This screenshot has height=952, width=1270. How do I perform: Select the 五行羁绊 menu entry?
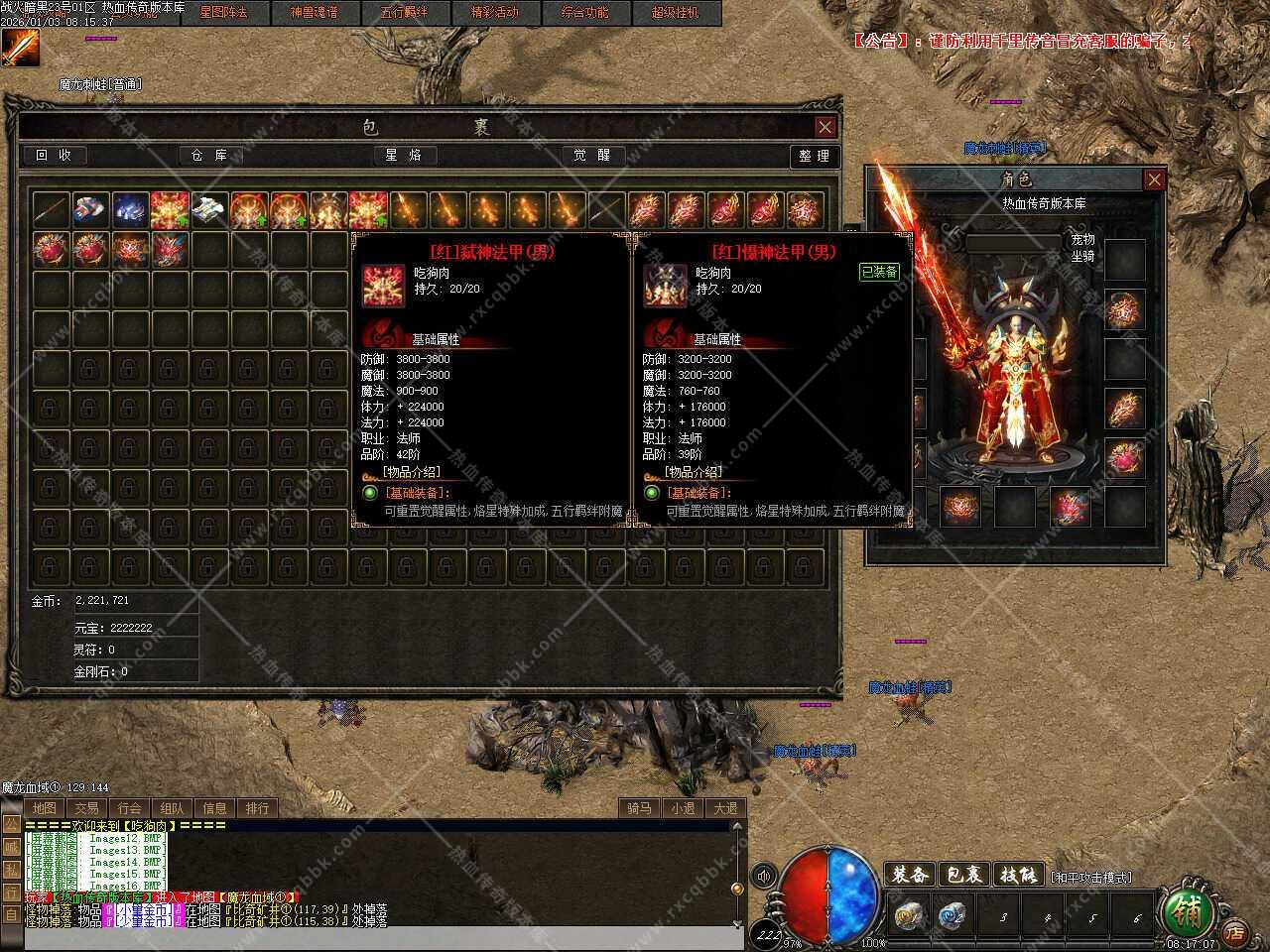(x=404, y=13)
